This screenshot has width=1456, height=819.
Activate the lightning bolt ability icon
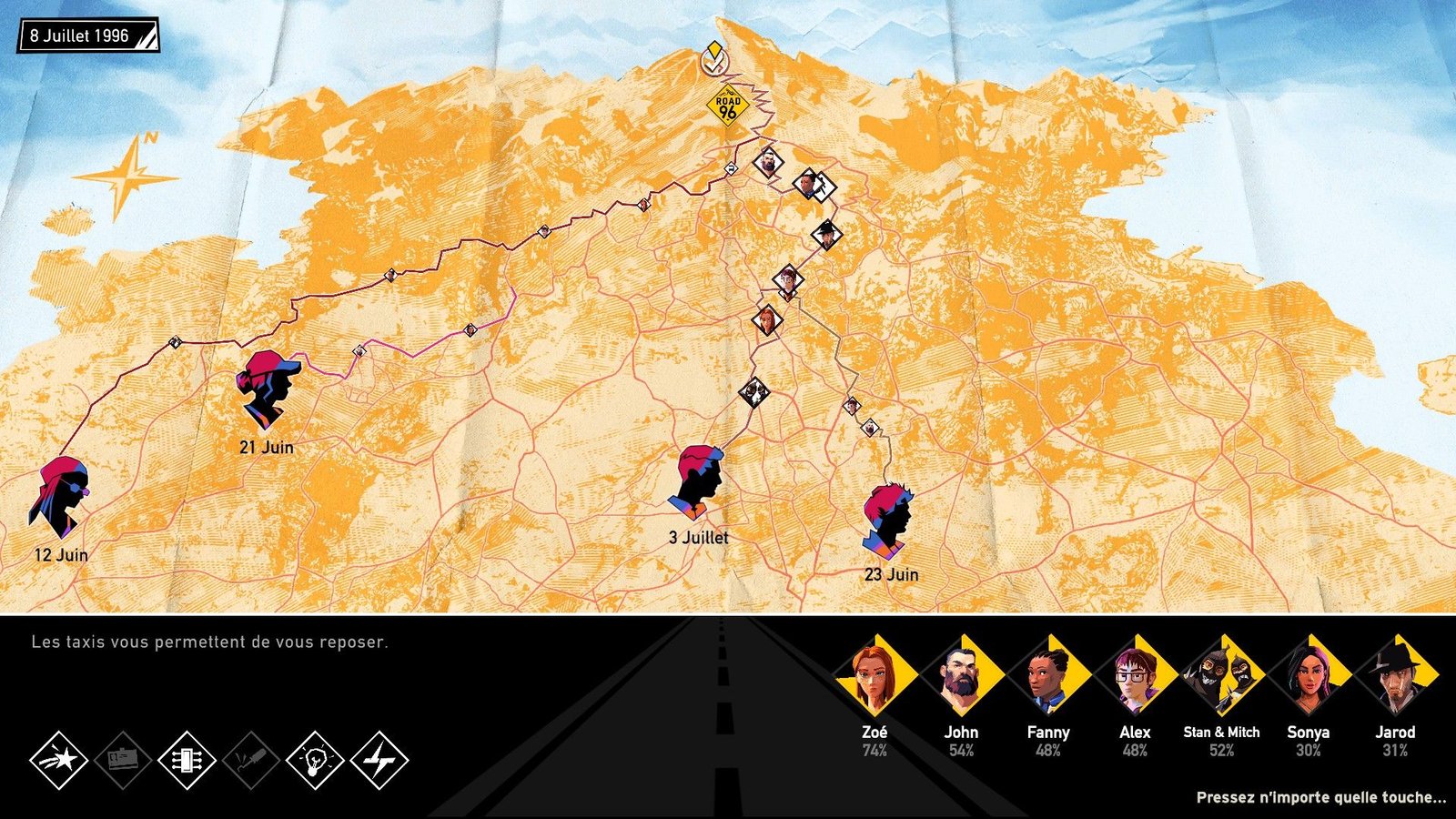click(x=379, y=760)
